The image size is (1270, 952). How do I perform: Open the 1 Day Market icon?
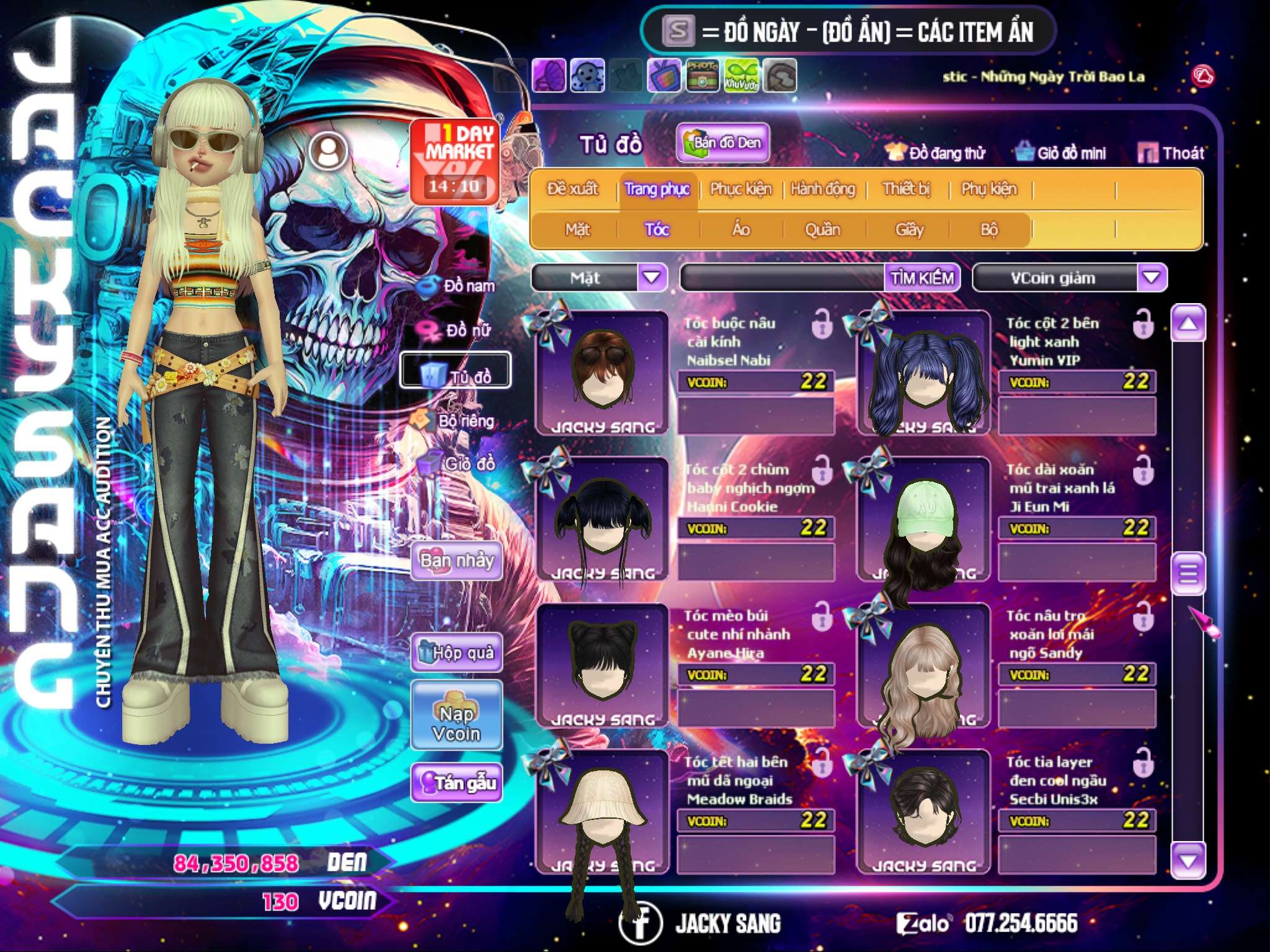click(455, 161)
